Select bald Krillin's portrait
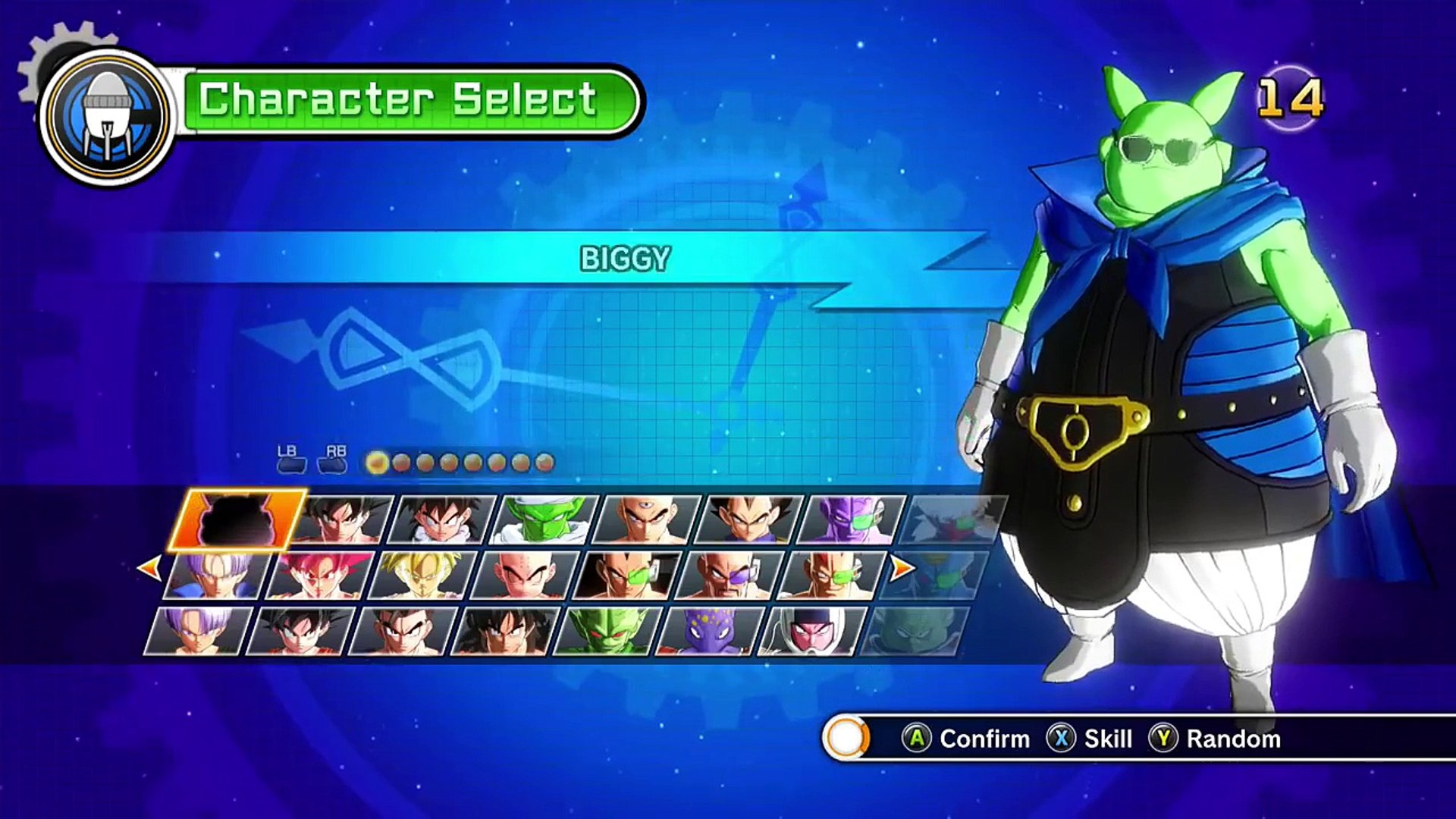This screenshot has height=819, width=1456. coord(525,576)
